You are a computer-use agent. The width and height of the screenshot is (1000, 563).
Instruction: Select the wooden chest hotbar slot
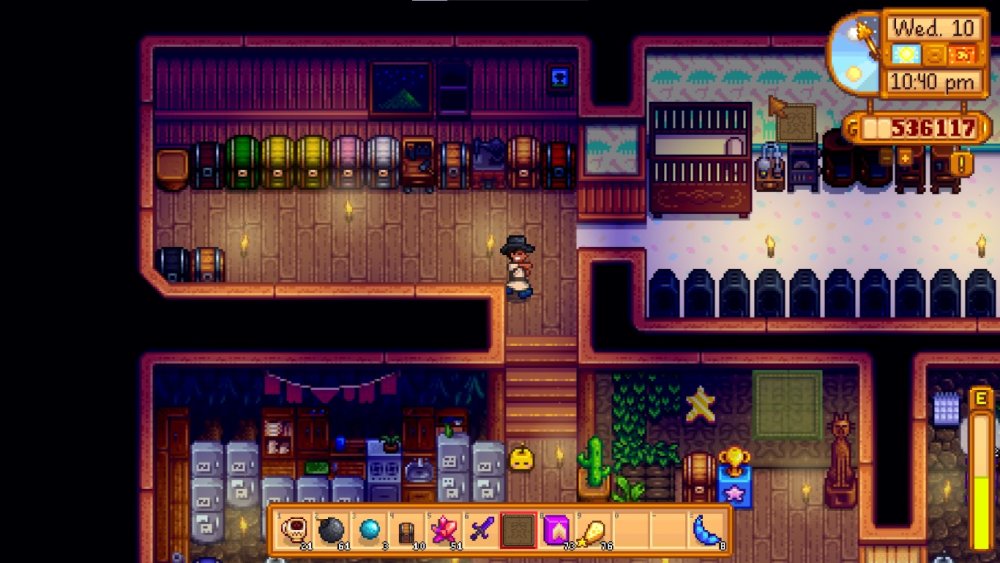click(x=406, y=529)
